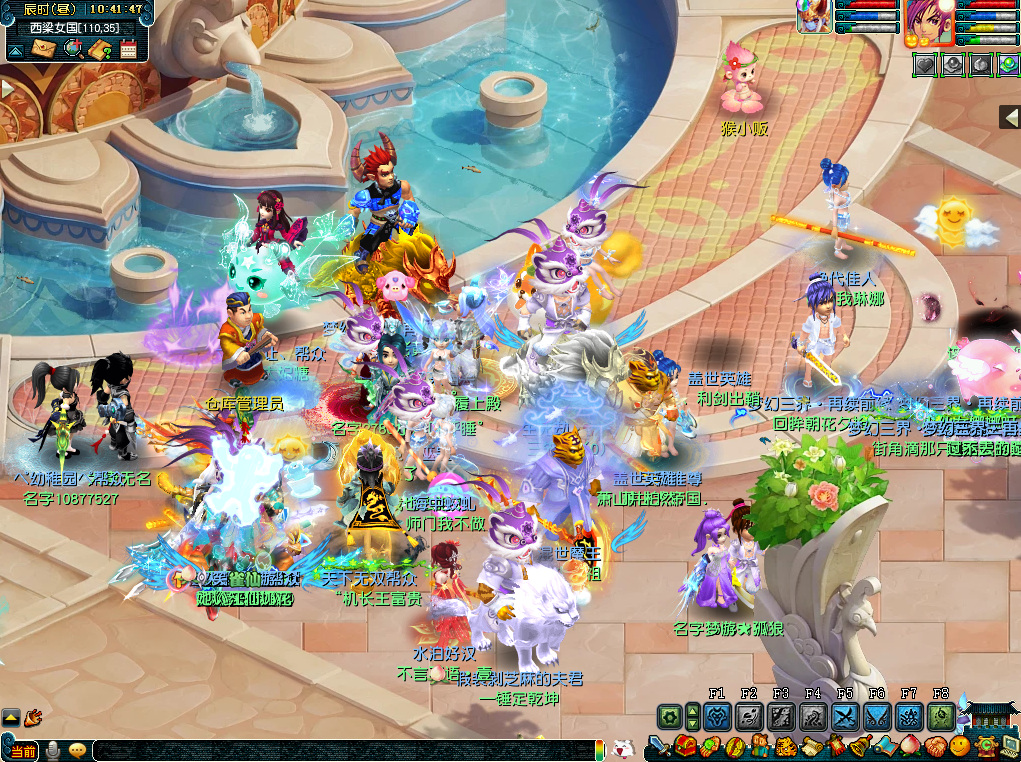Open the hotbar gear settings button

669,716
